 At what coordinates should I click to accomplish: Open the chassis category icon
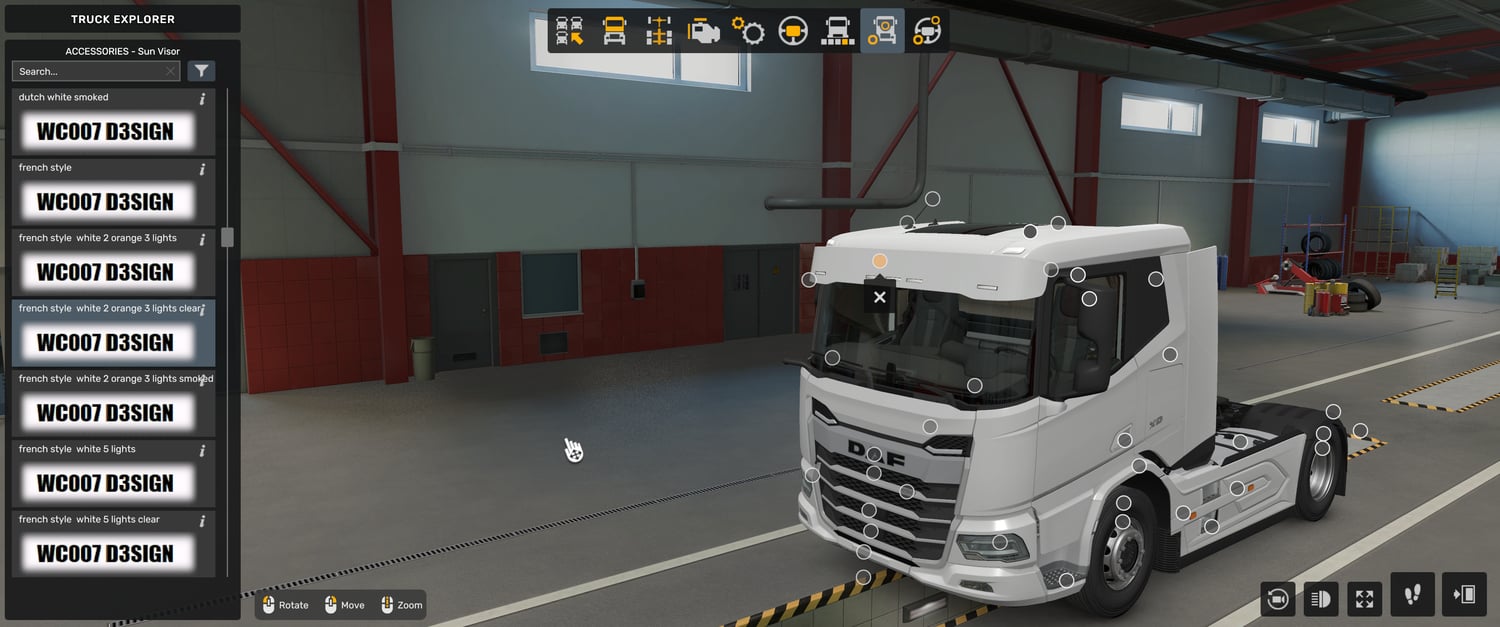click(658, 31)
